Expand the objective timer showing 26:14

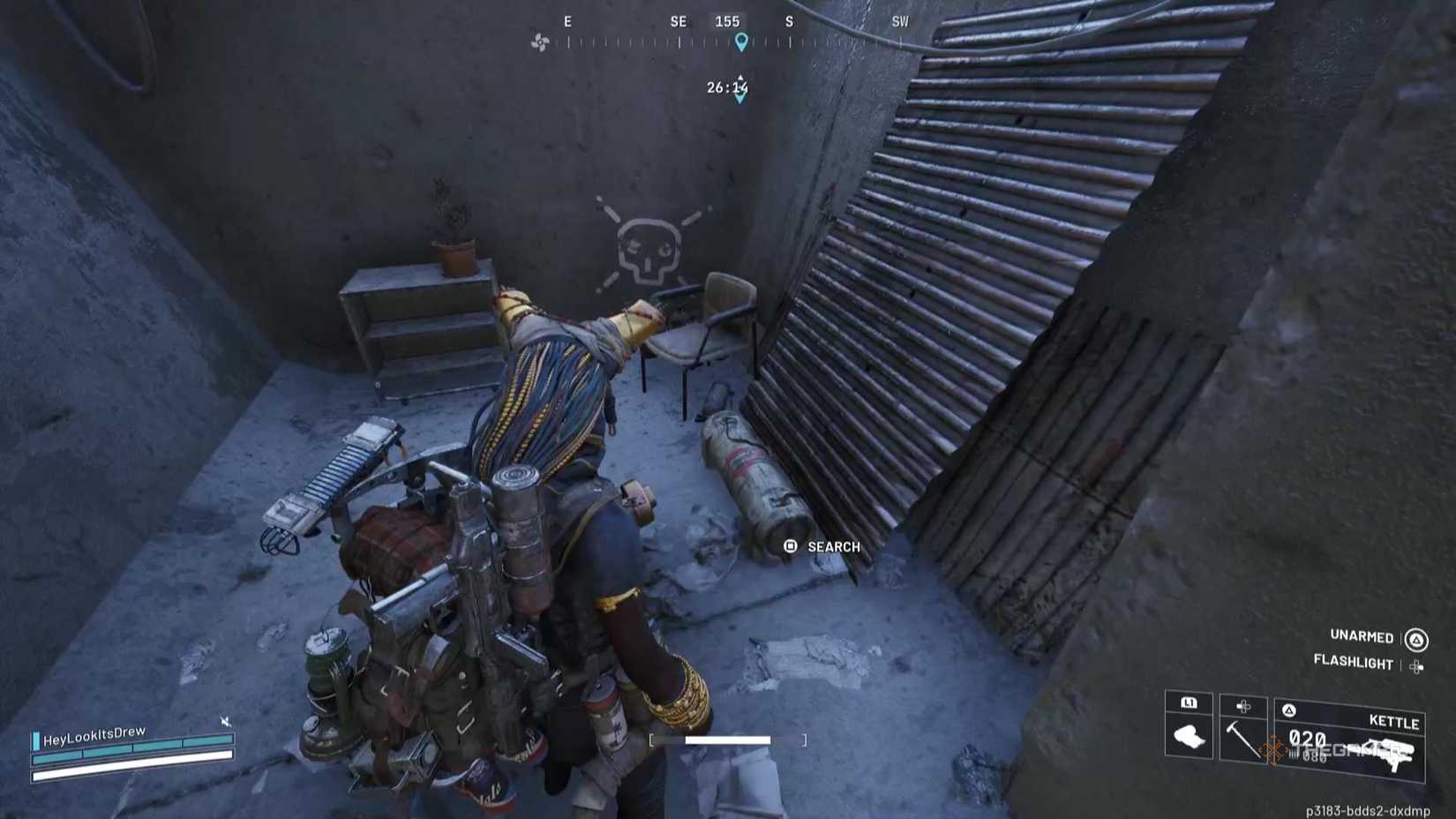tap(727, 86)
